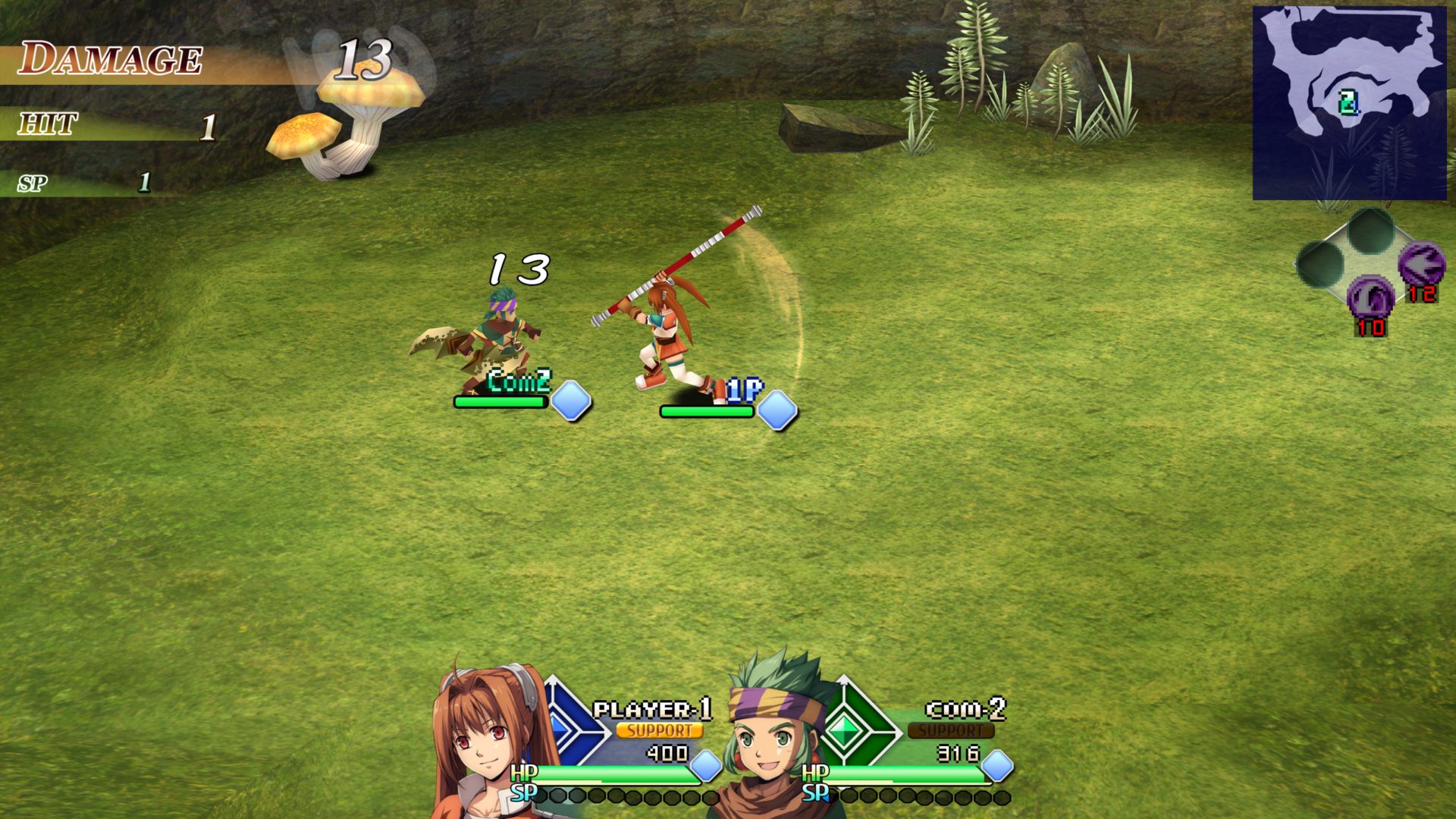Viewport: 1456px width, 819px height.
Task: Click the dungeon minimap
Action: [1348, 103]
